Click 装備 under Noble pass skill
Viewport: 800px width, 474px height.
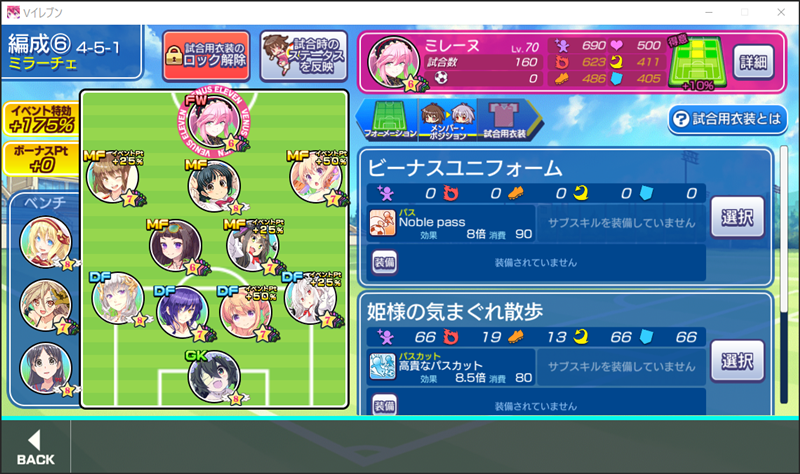click(x=385, y=262)
